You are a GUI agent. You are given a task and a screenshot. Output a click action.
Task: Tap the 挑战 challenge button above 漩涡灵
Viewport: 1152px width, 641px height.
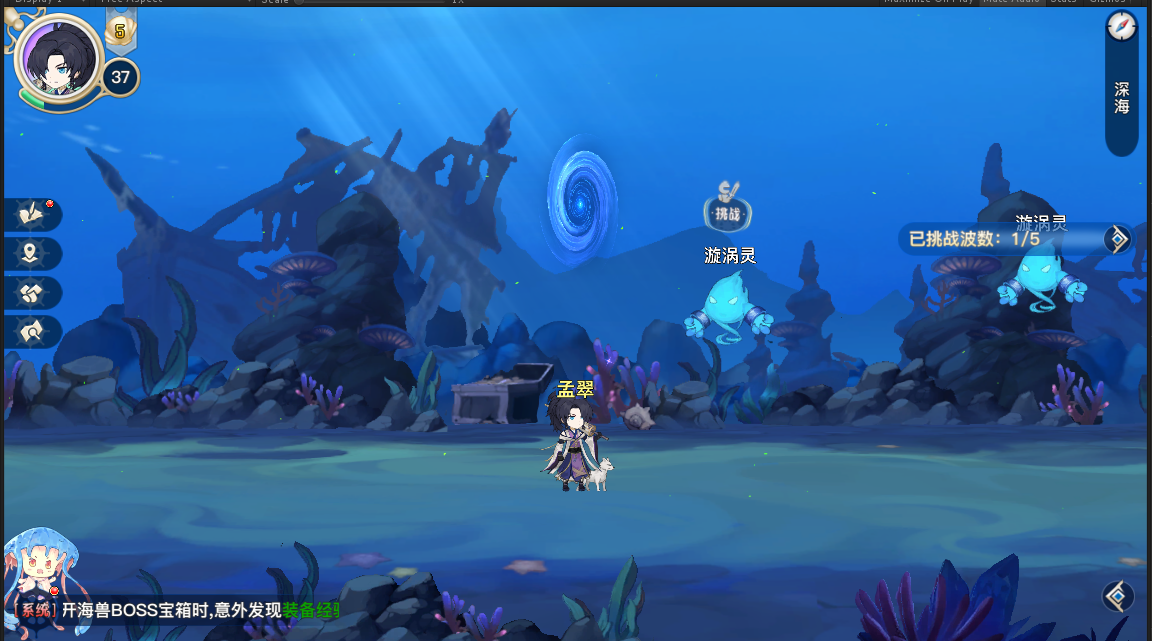pos(727,208)
